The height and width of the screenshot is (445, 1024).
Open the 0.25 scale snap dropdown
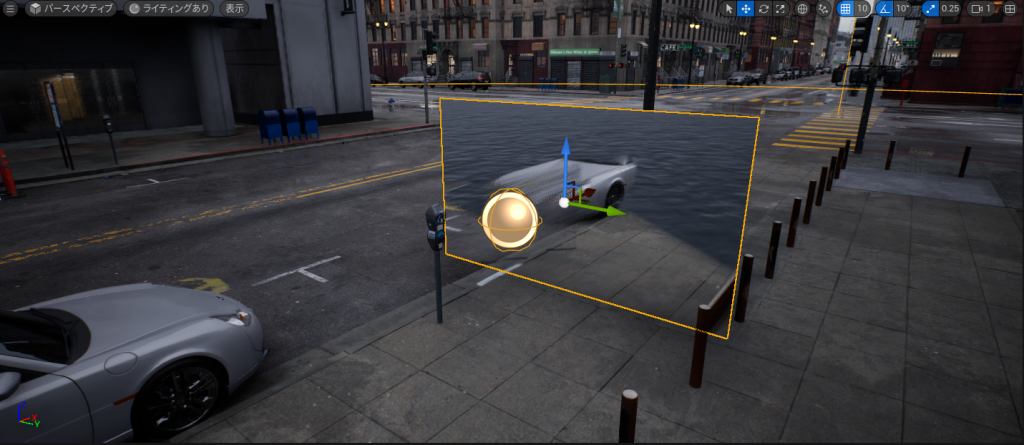pyautogui.click(x=950, y=8)
